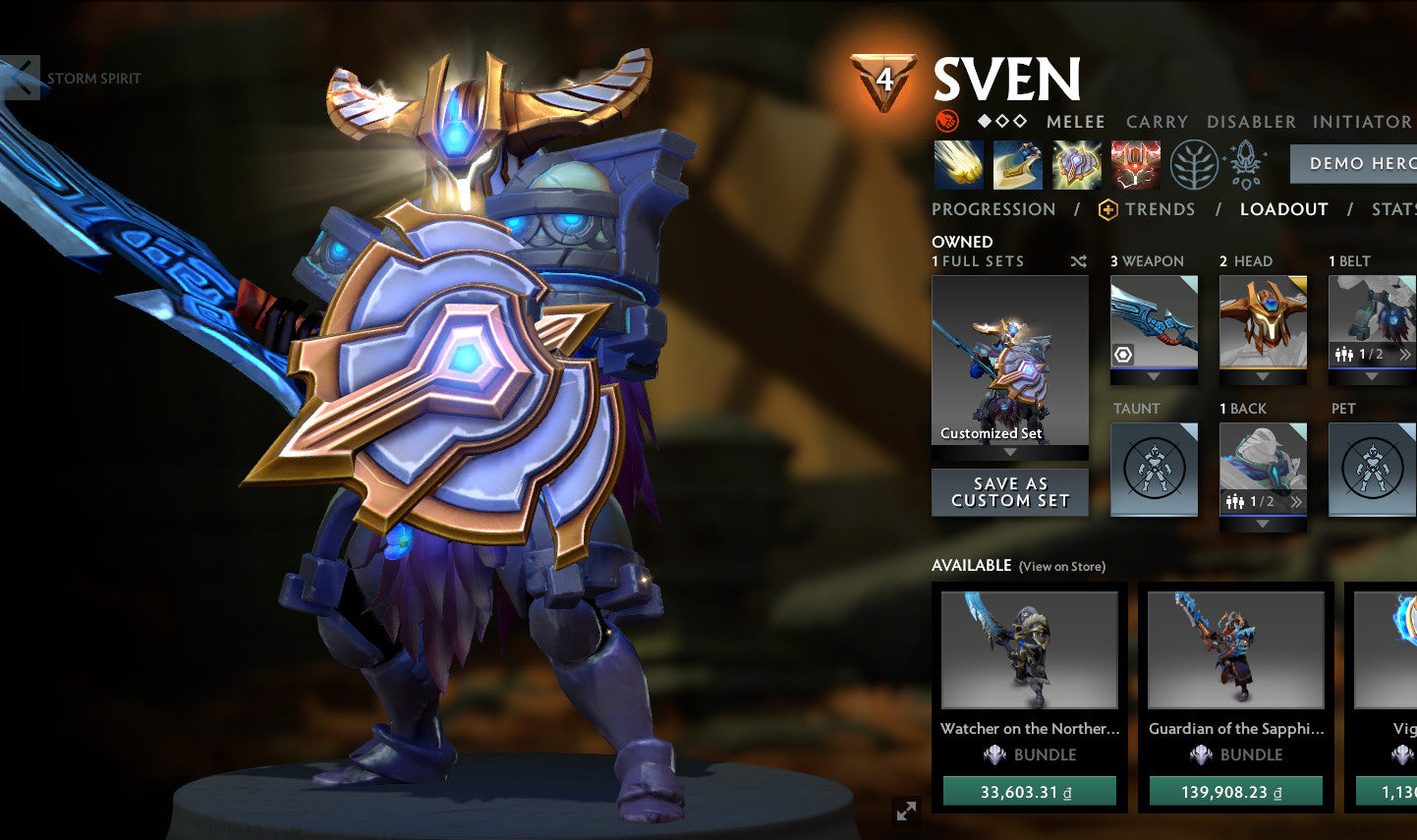The height and width of the screenshot is (840, 1417).
Task: Select Sven's Storm Hammer ability icon
Action: pyautogui.click(x=957, y=164)
